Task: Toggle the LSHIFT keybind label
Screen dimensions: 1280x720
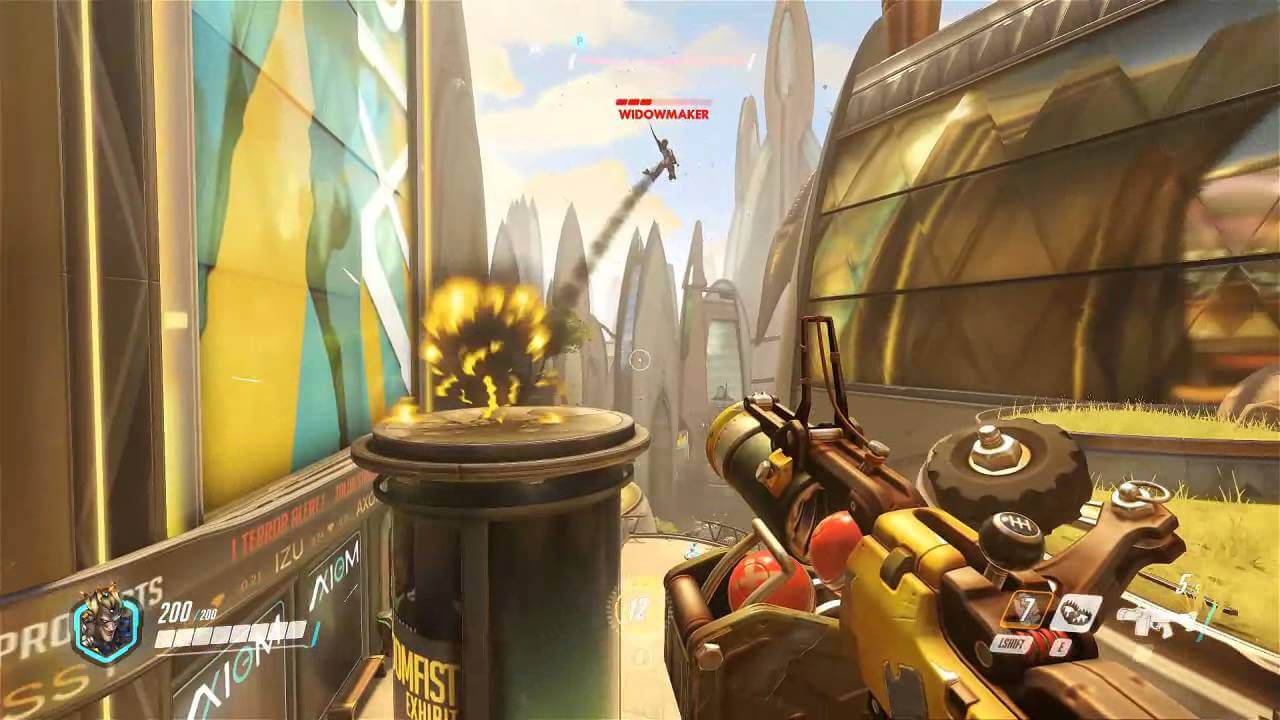Action: pos(1012,643)
